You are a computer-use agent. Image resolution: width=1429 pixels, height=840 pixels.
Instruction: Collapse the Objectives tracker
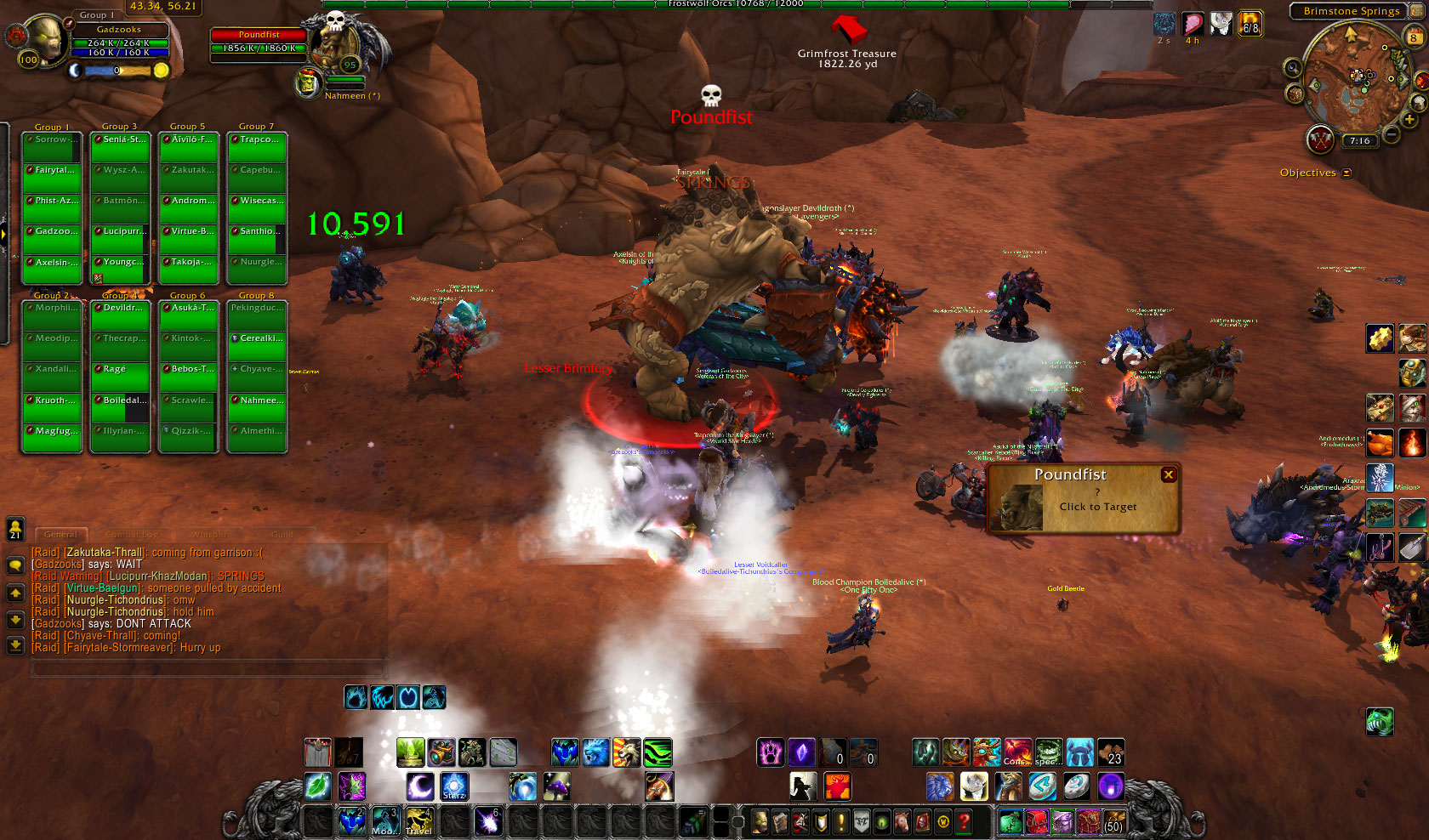1346,173
